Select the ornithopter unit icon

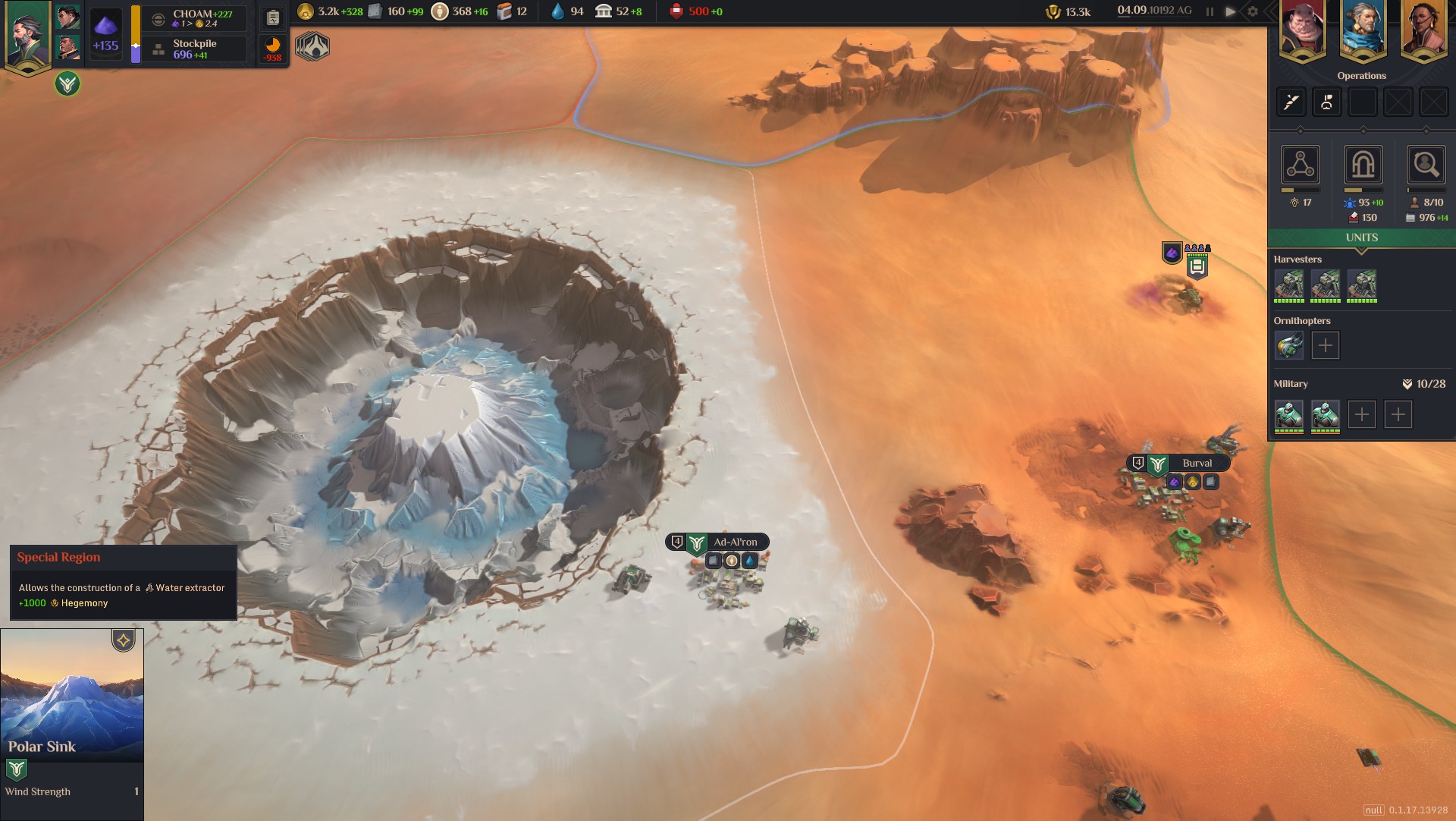click(1288, 345)
